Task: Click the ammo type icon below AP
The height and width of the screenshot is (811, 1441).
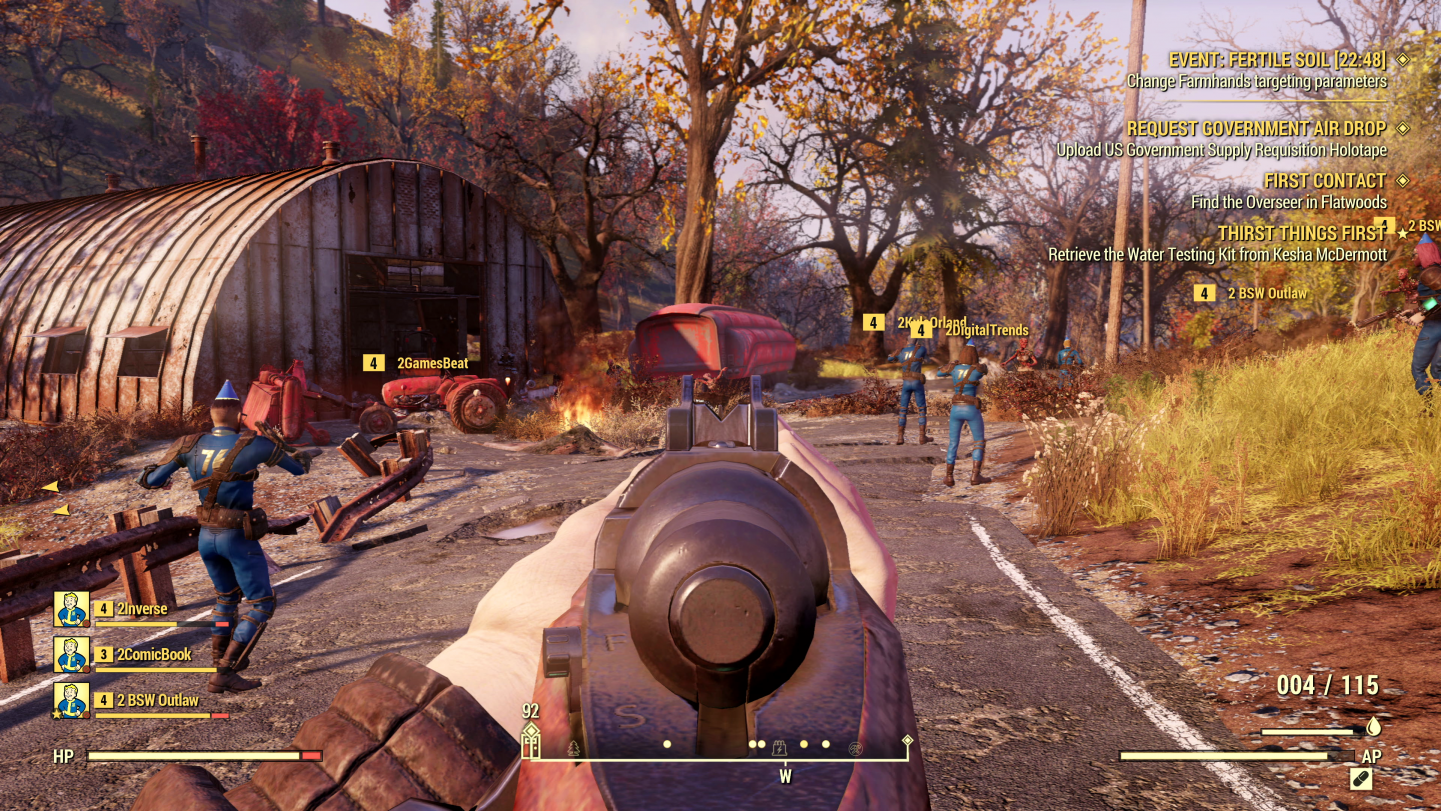Action: (x=1361, y=779)
